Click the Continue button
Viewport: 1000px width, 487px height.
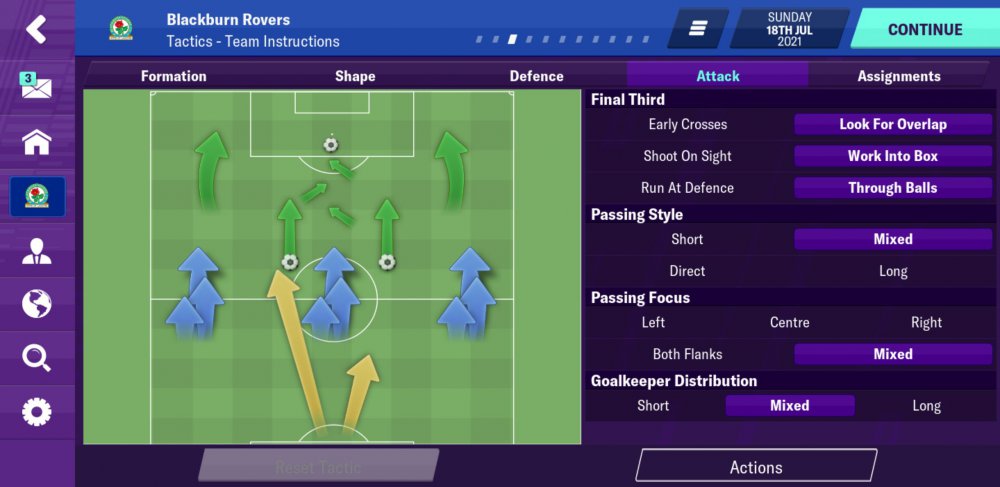tap(925, 29)
